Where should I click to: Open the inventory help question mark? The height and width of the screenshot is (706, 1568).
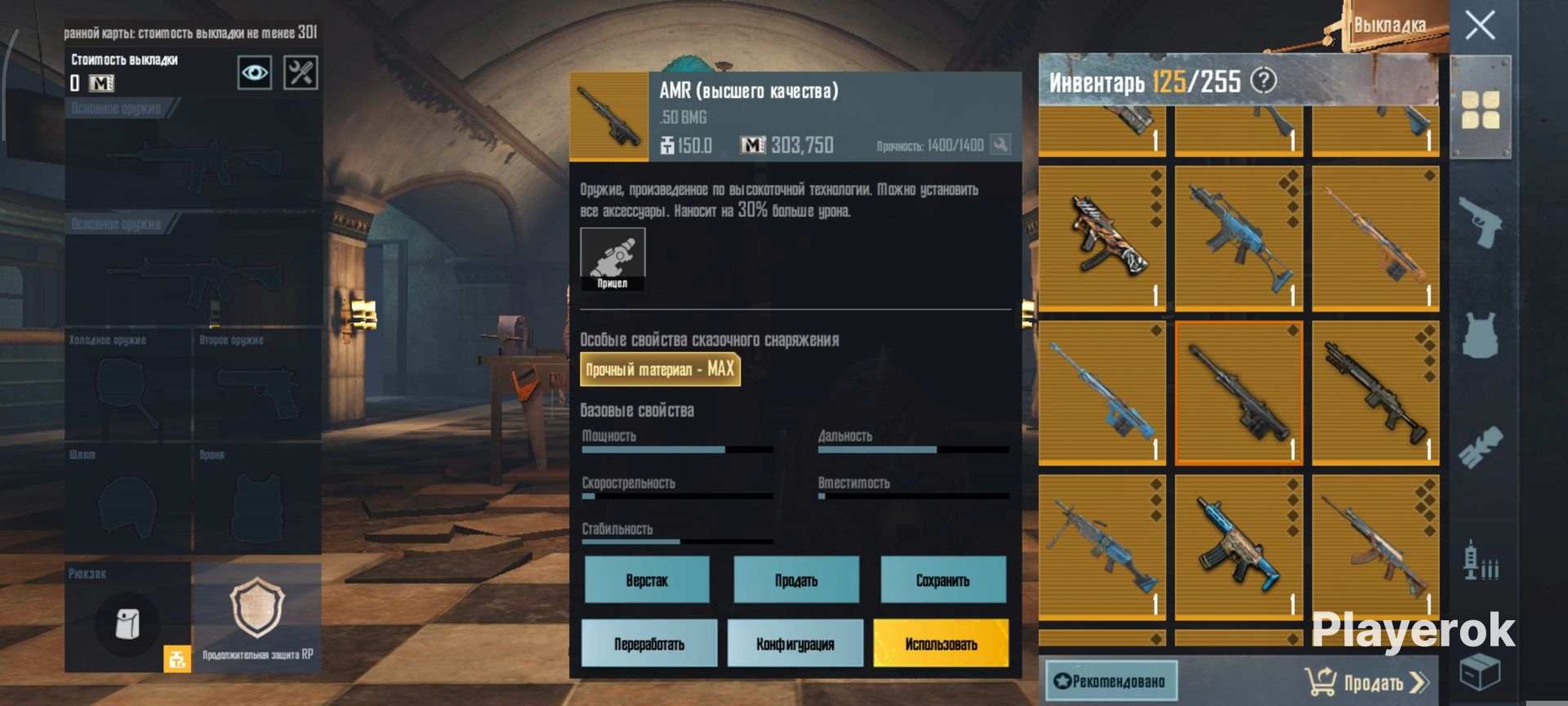click(x=1263, y=80)
